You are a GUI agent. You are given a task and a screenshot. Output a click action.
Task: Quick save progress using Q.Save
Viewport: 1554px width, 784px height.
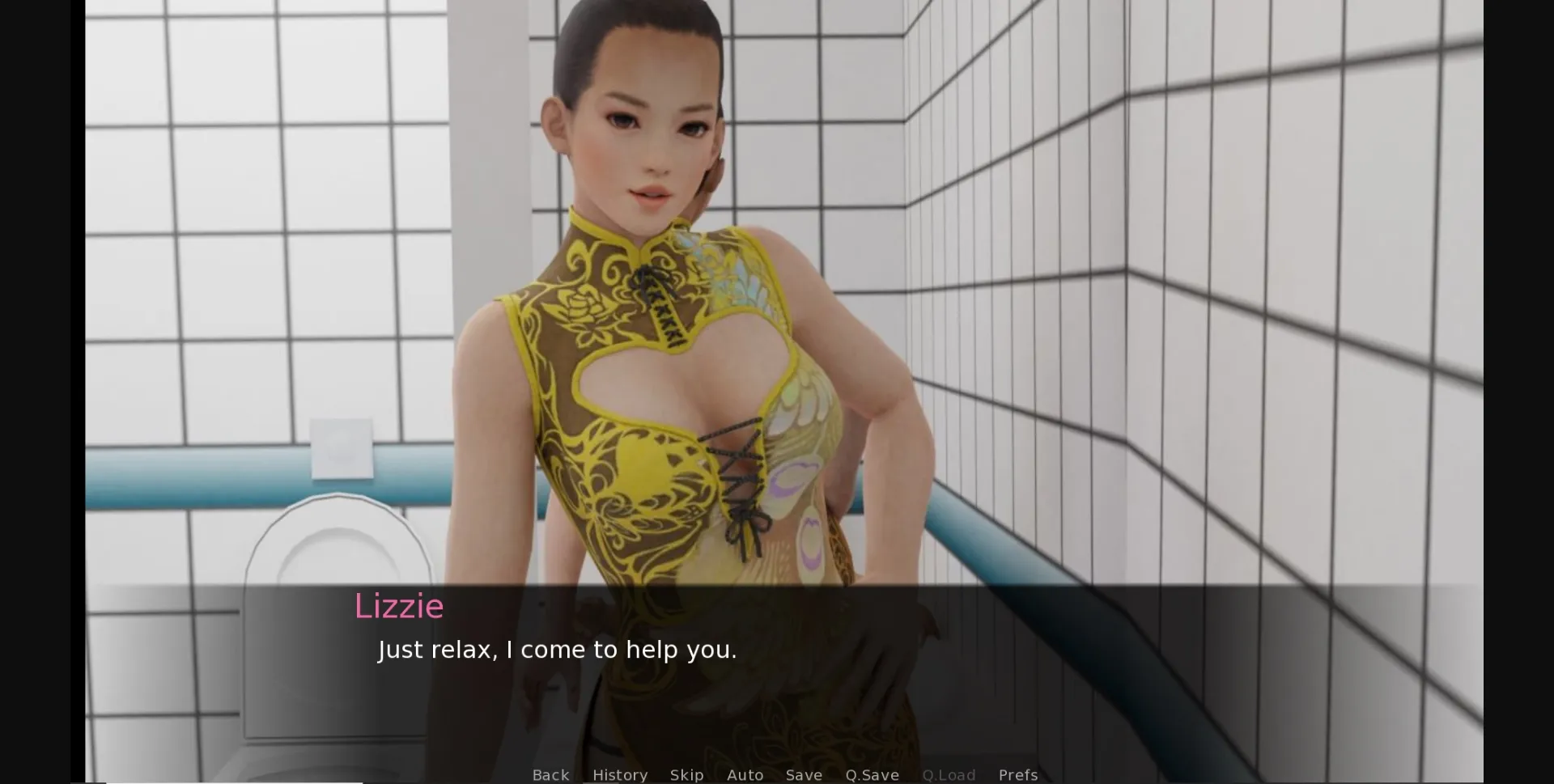(872, 774)
